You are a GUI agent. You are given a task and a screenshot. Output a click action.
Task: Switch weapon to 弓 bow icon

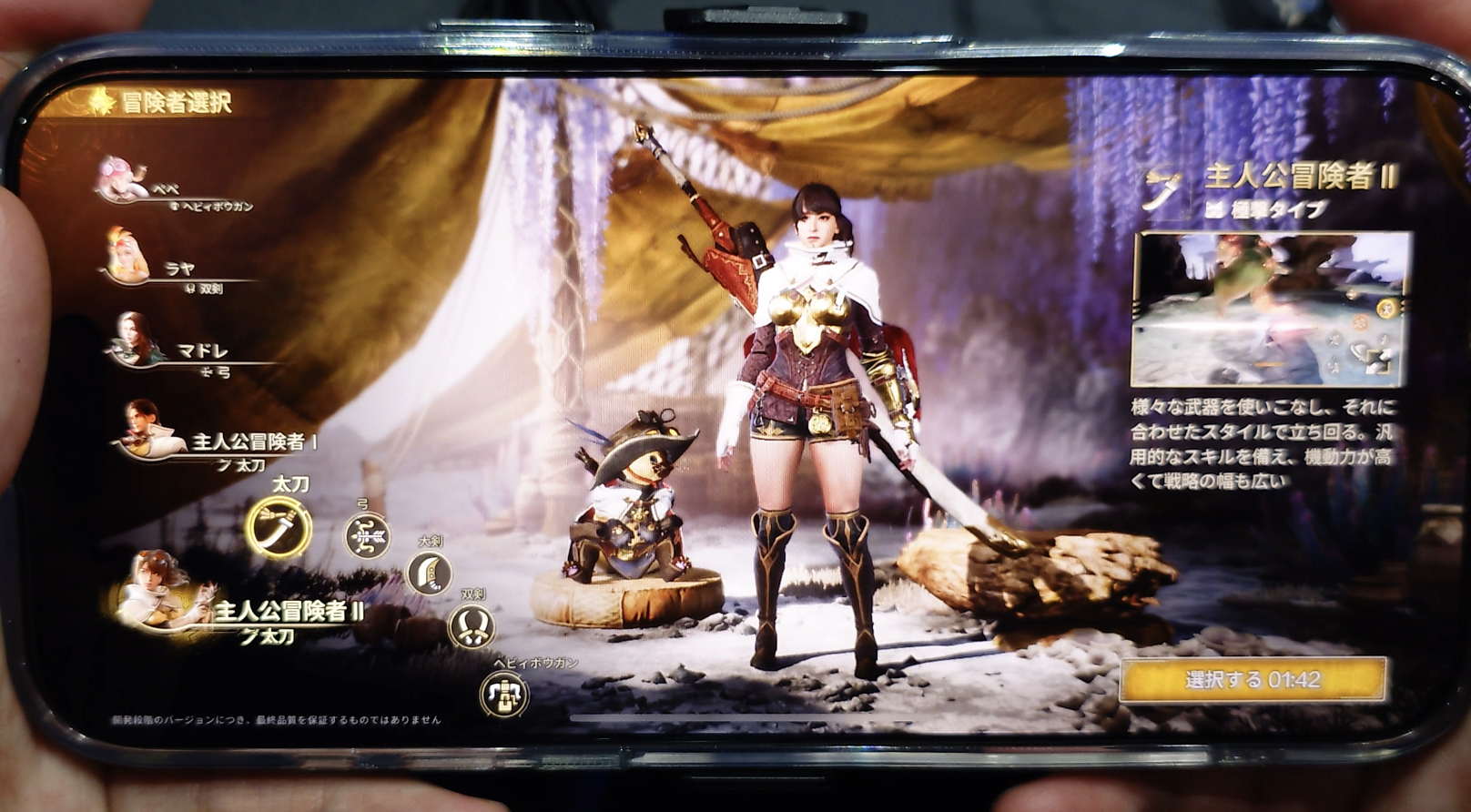click(366, 534)
